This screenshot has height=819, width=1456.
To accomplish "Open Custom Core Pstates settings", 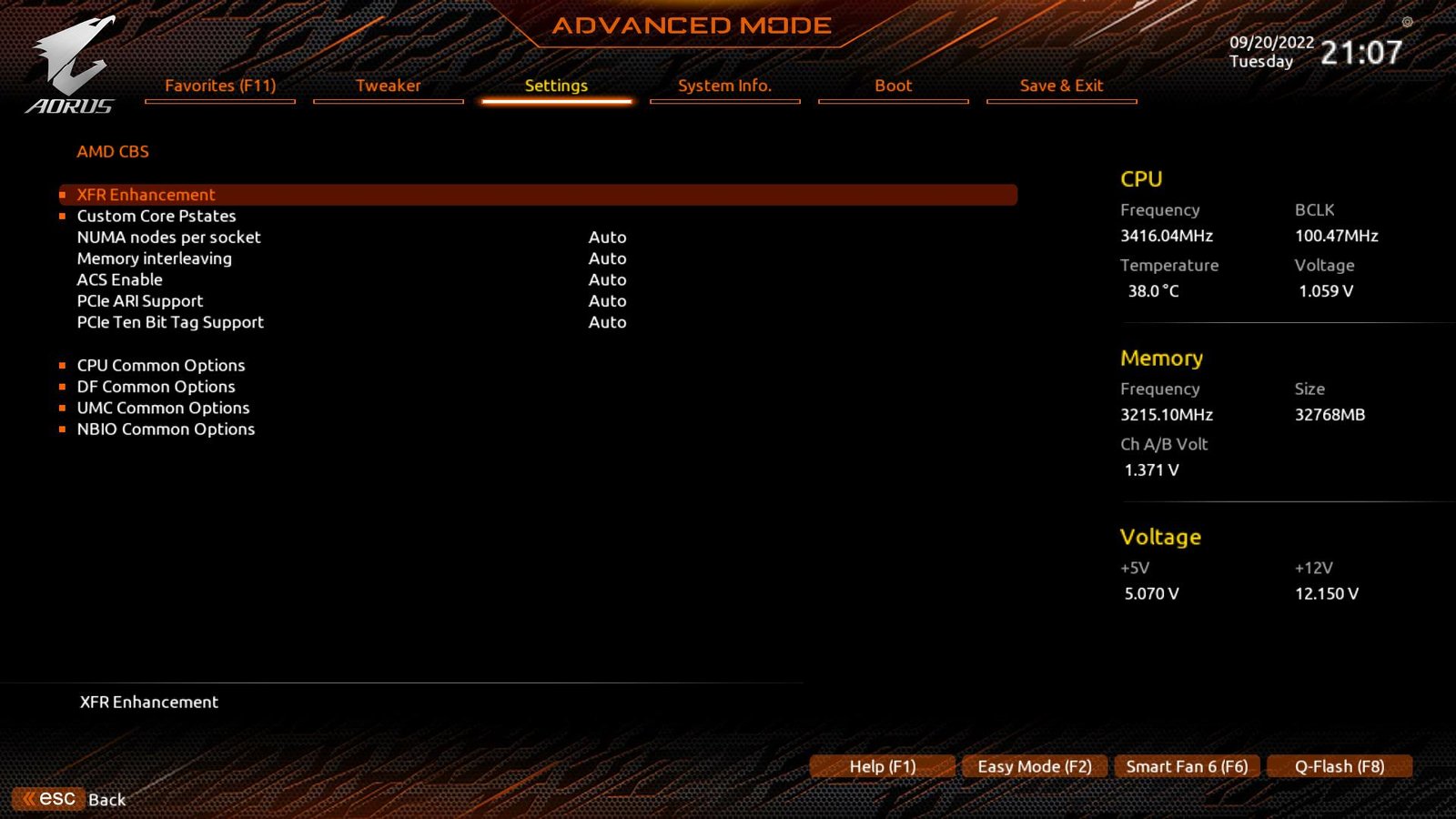I will (x=156, y=216).
